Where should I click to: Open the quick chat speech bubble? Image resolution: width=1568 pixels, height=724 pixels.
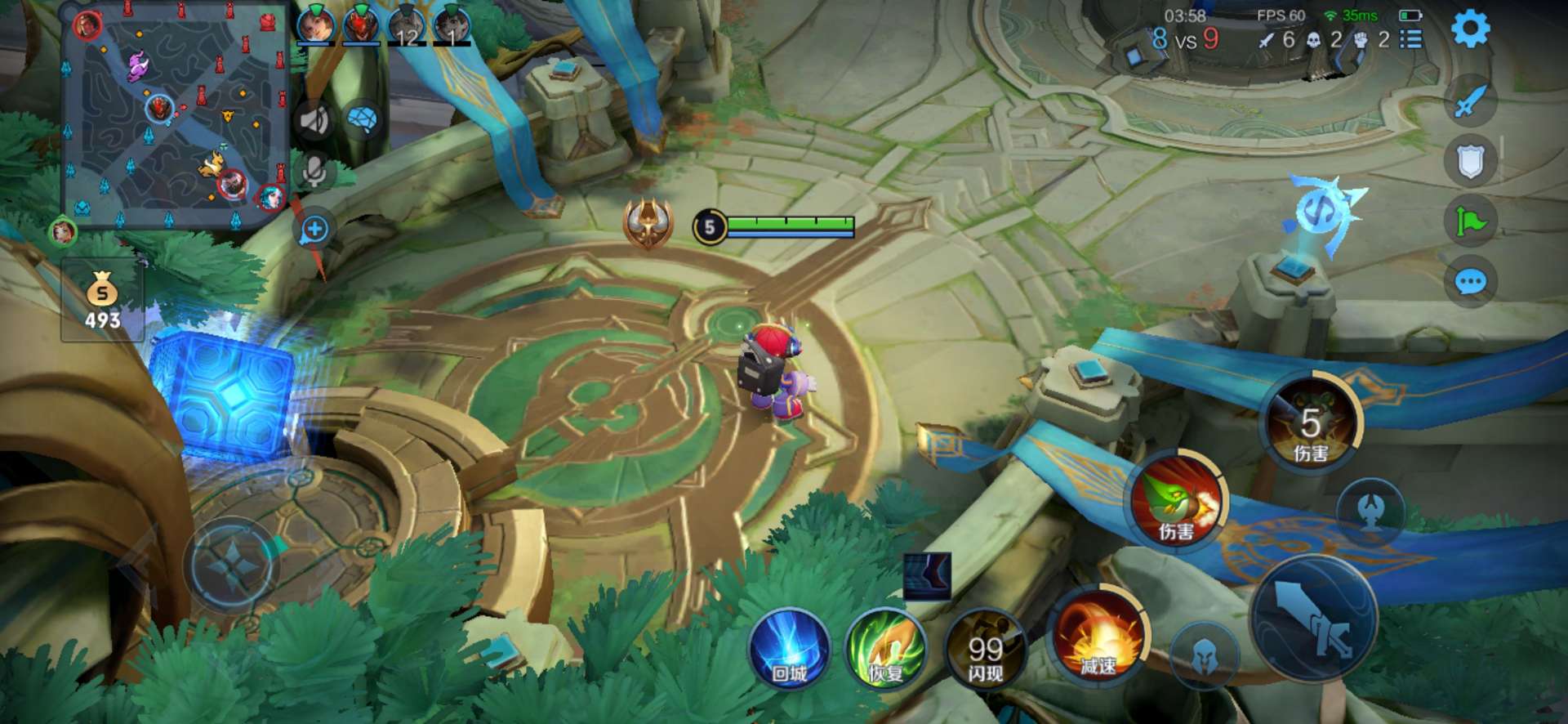click(1470, 283)
